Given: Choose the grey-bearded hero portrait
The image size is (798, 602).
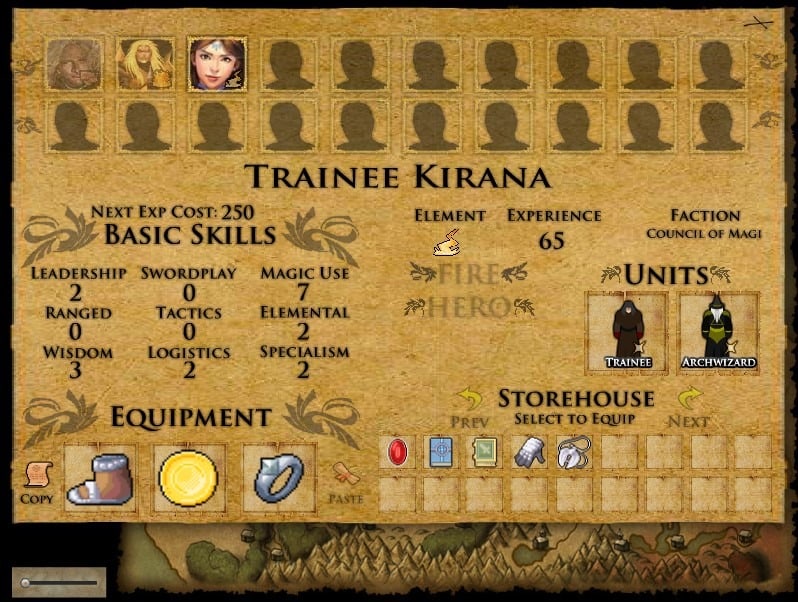Looking at the screenshot, I should click(74, 64).
